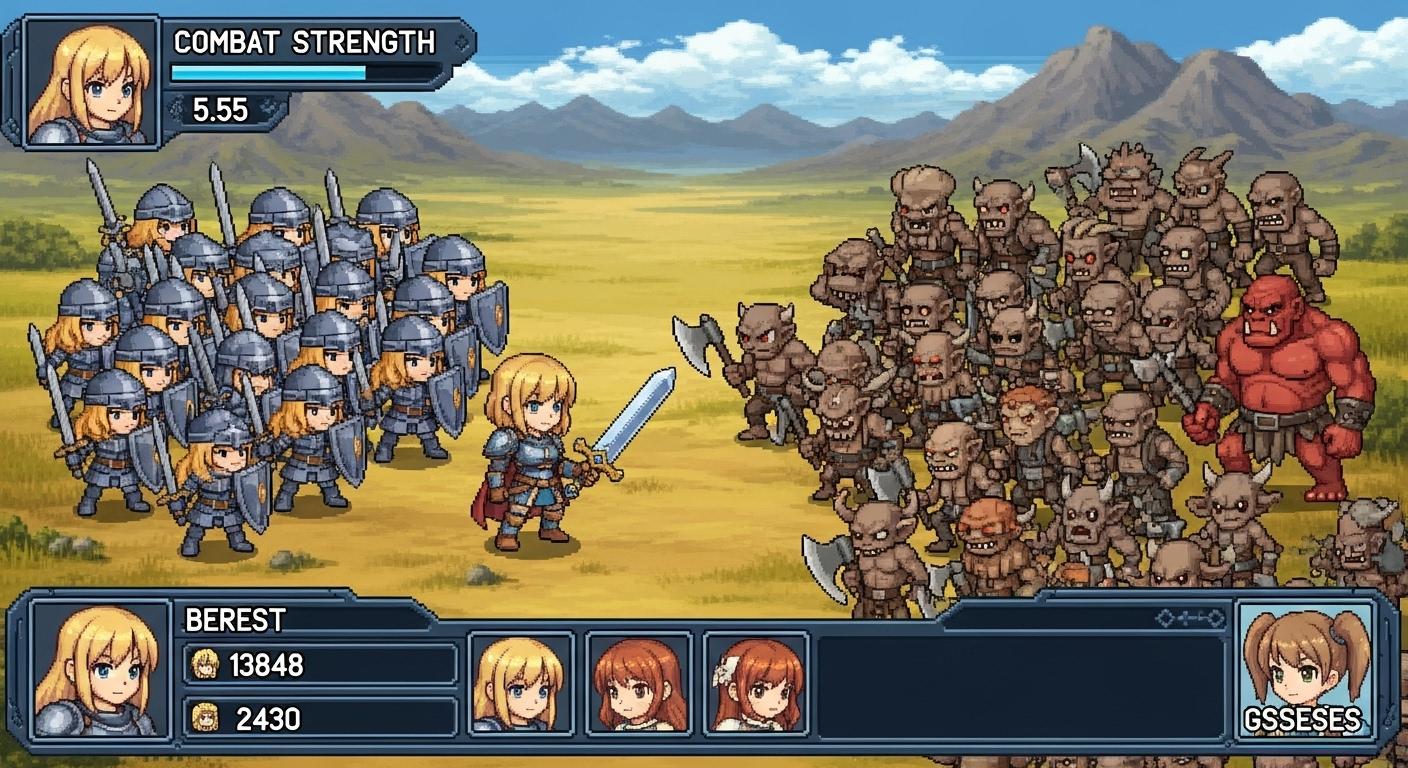Pick the small blonde portrait beside the redheads
1408x768 pixels.
(520, 682)
